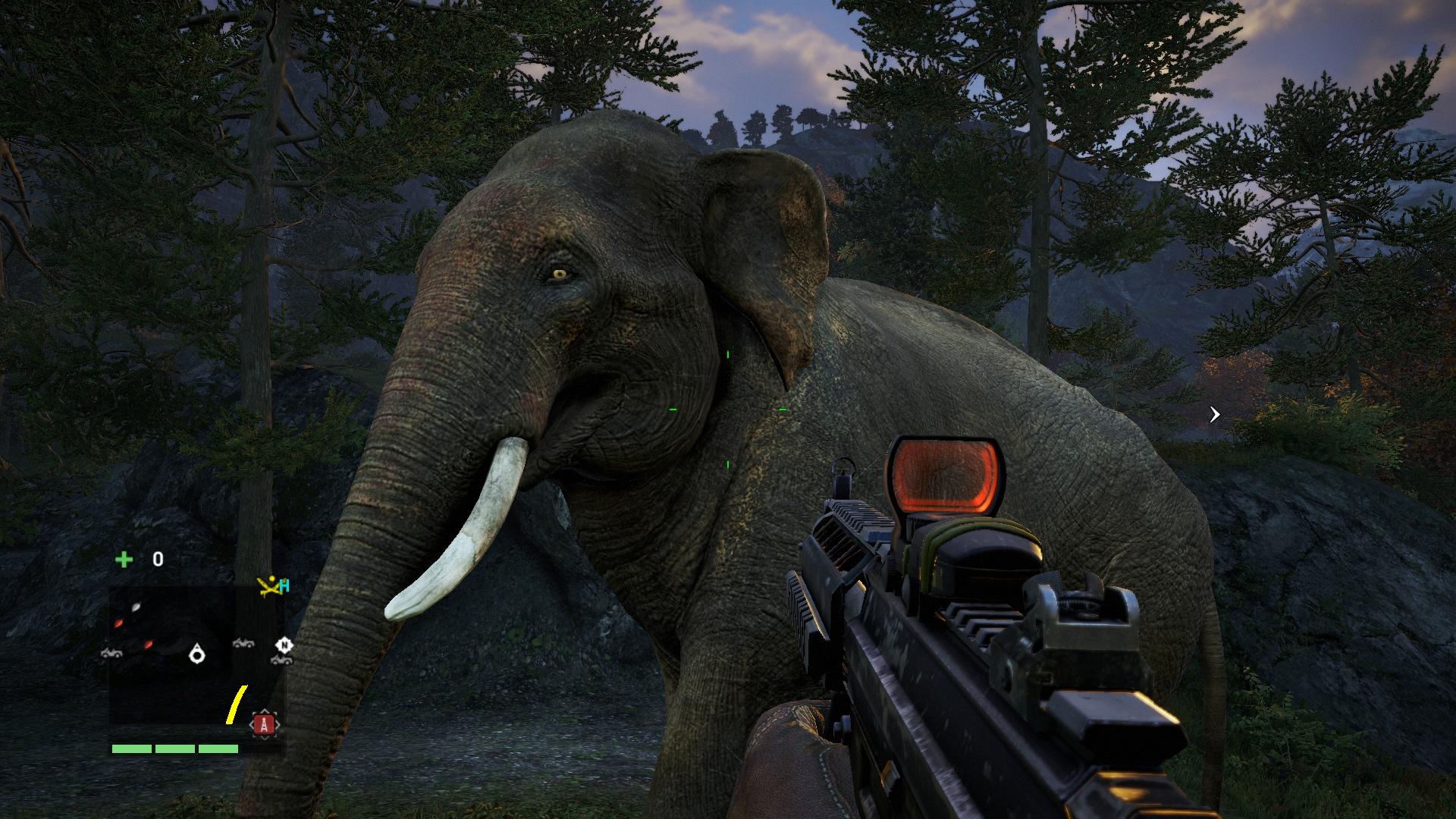Click the green healing syringe plus icon
Screen dimensions: 1456x819
point(124,560)
